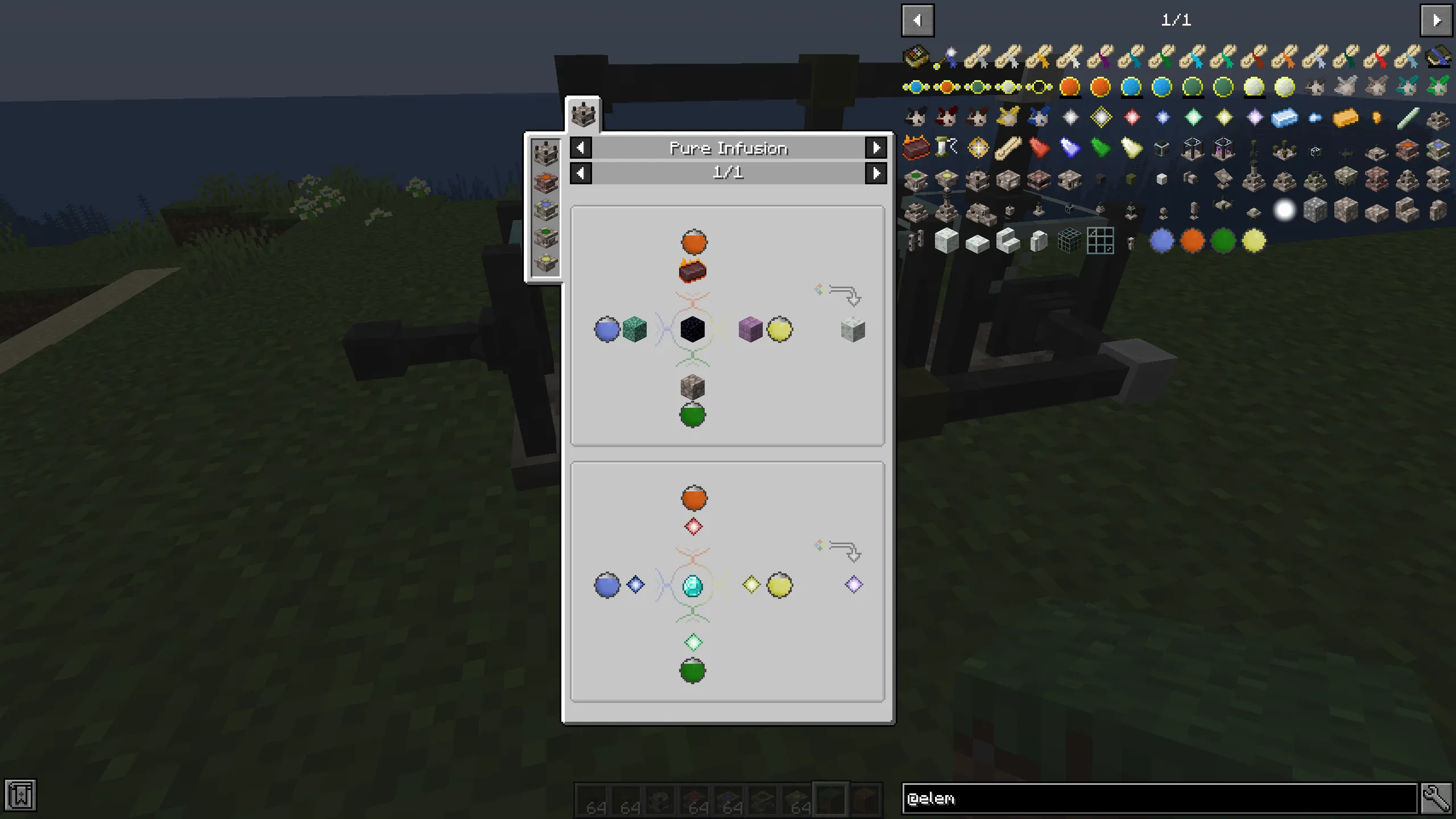Image resolution: width=1456 pixels, height=819 pixels.
Task: Click the diamond at the center of the second recipe
Action: coord(693,586)
